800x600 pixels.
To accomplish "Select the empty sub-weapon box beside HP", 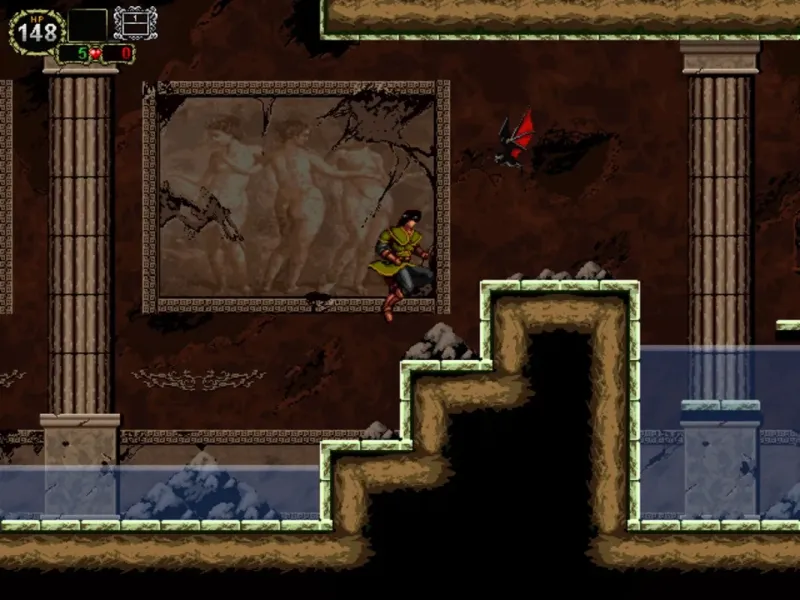I will coord(88,25).
